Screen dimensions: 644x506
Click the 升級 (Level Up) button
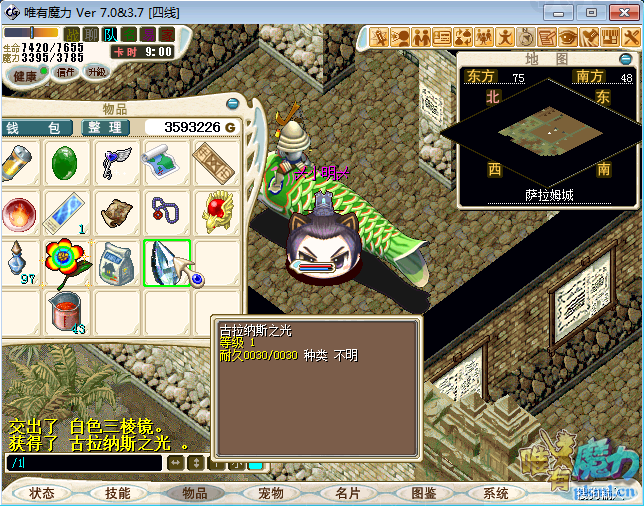pos(97,72)
